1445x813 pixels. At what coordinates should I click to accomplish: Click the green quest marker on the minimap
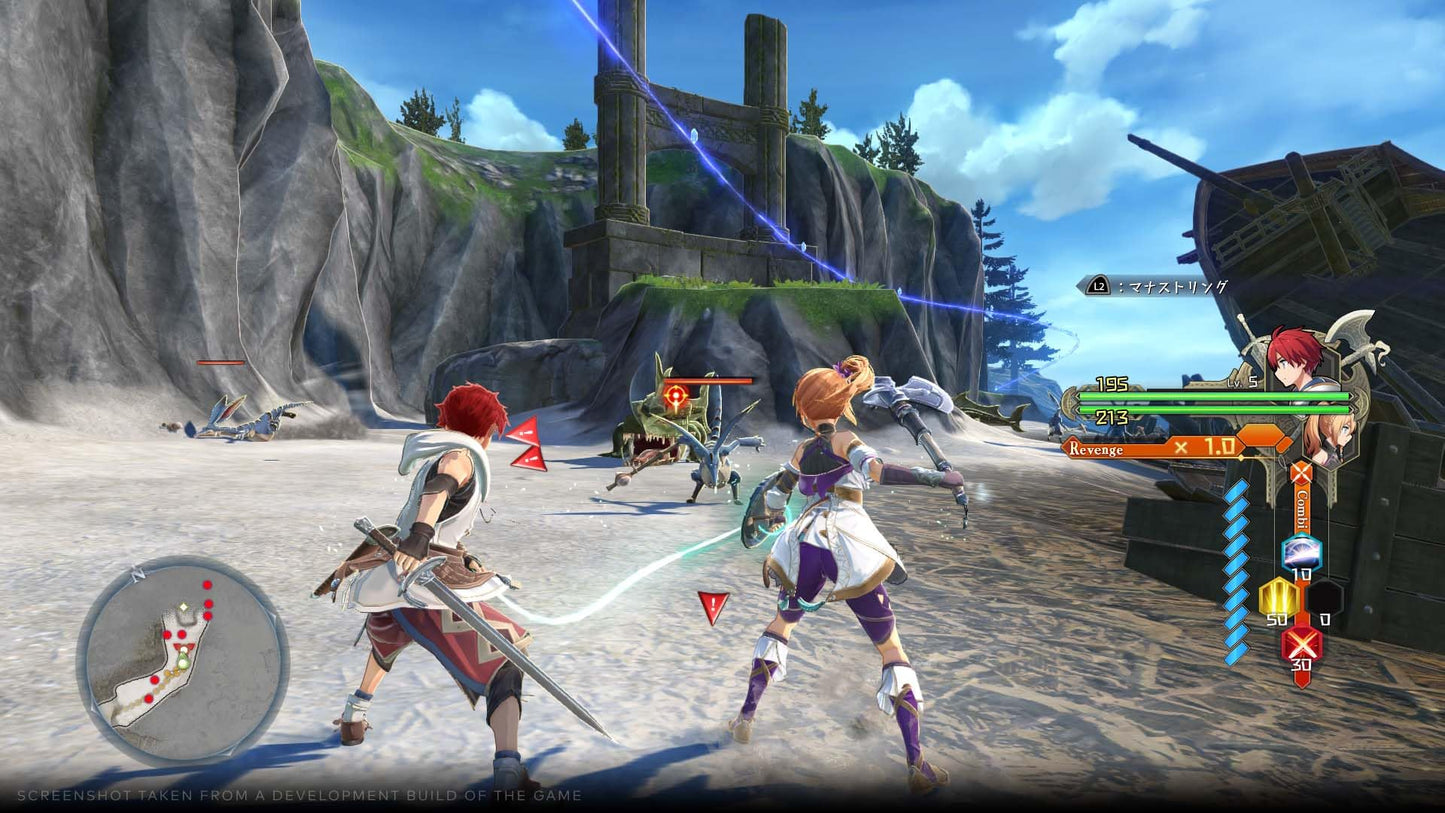tap(183, 661)
